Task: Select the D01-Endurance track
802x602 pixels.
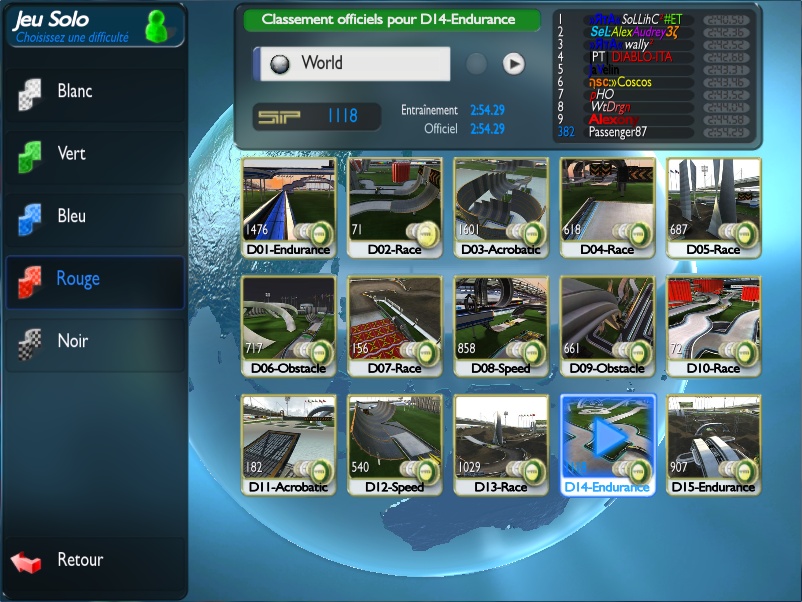Action: [x=290, y=206]
